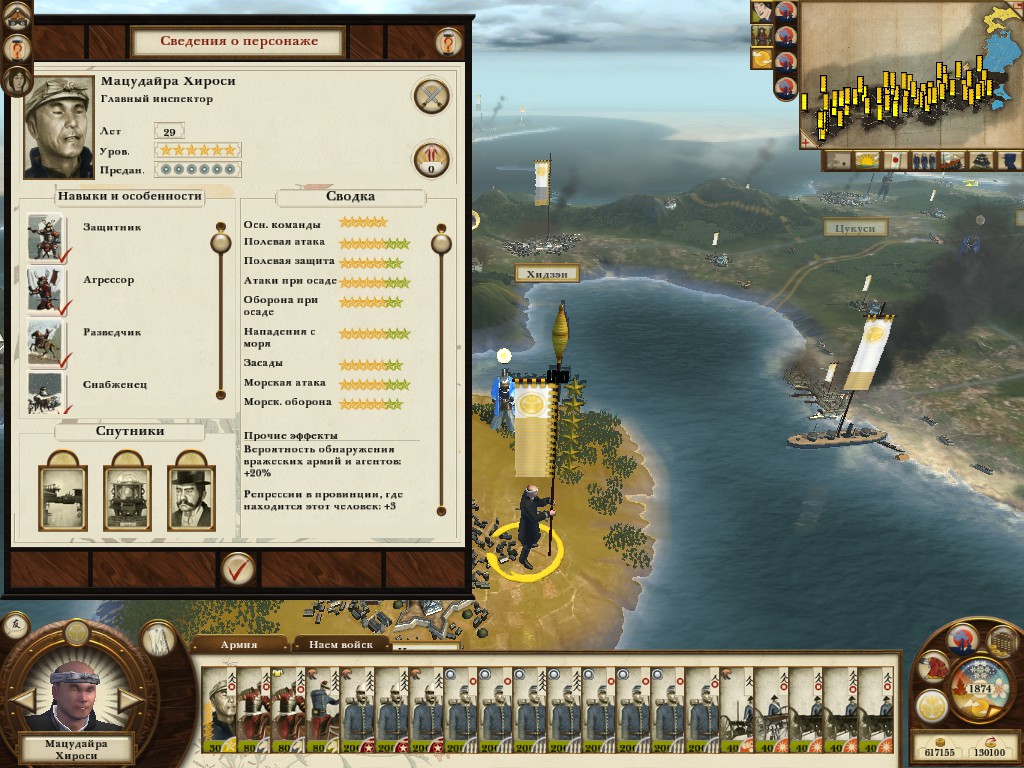Open the clan crest button by the year dial
The height and width of the screenshot is (768, 1024).
tap(932, 705)
